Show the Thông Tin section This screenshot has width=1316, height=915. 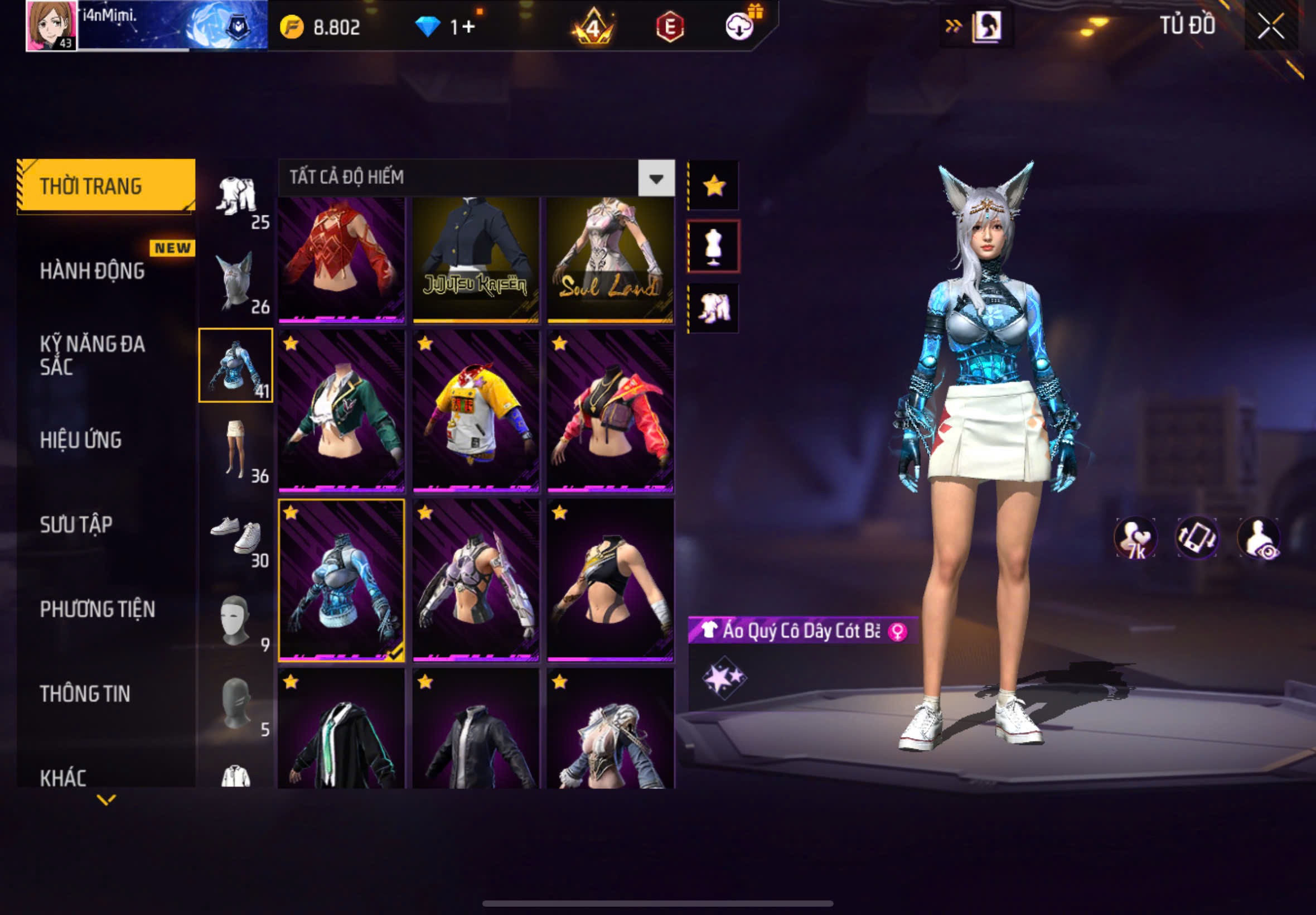click(x=85, y=694)
